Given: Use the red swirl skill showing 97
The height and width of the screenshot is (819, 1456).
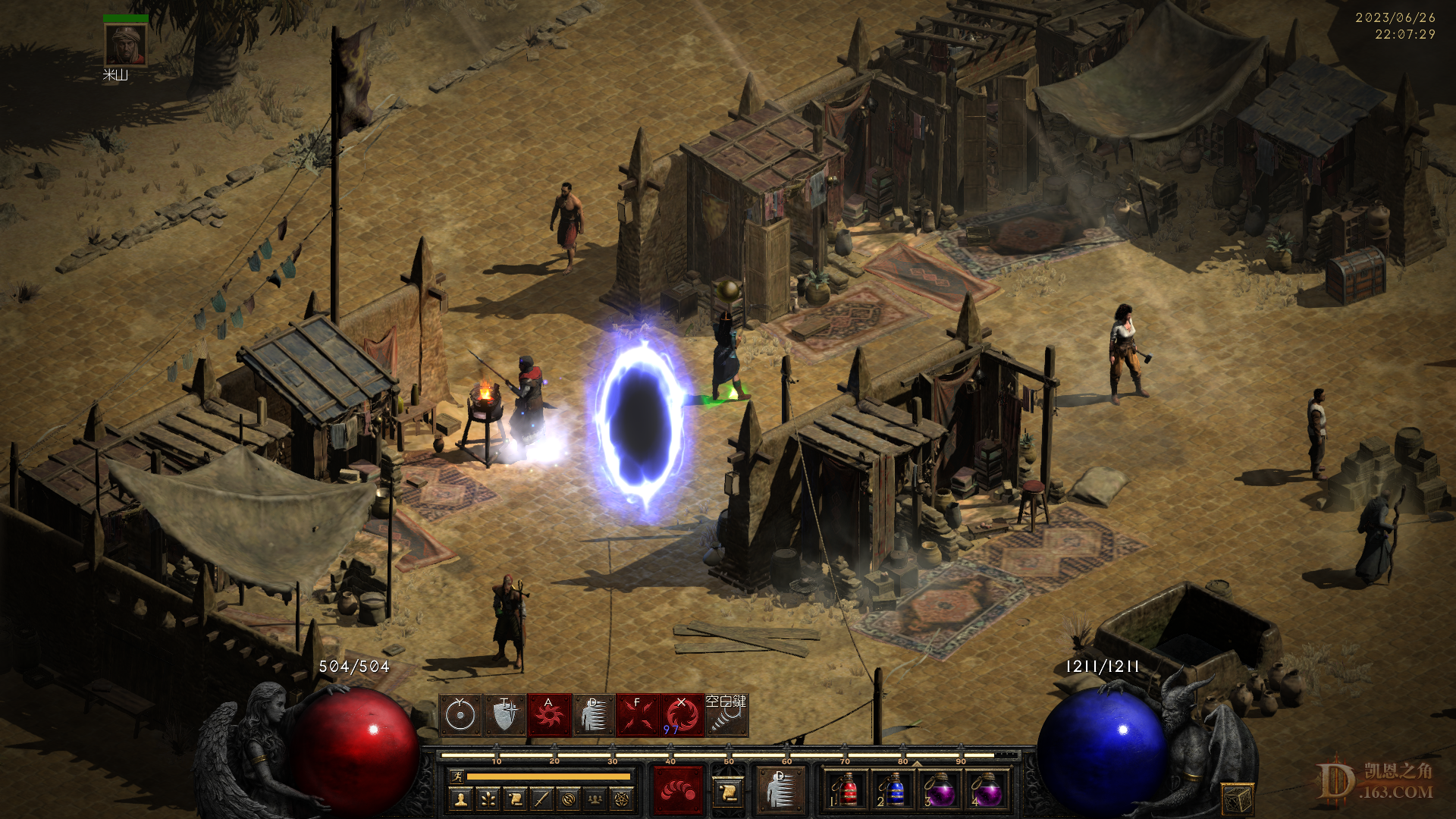Looking at the screenshot, I should (682, 715).
